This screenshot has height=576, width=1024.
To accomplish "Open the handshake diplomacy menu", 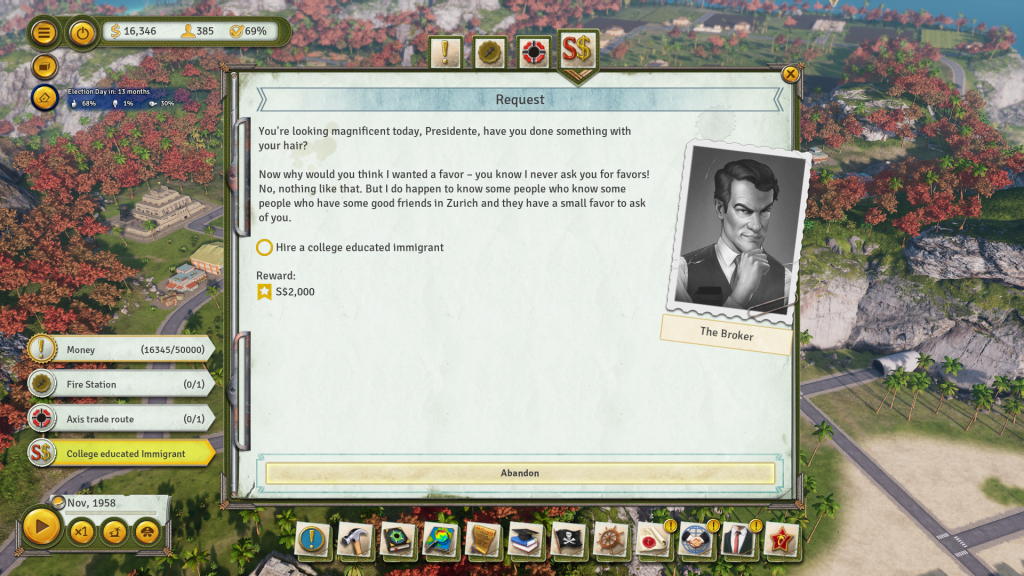I will (695, 540).
